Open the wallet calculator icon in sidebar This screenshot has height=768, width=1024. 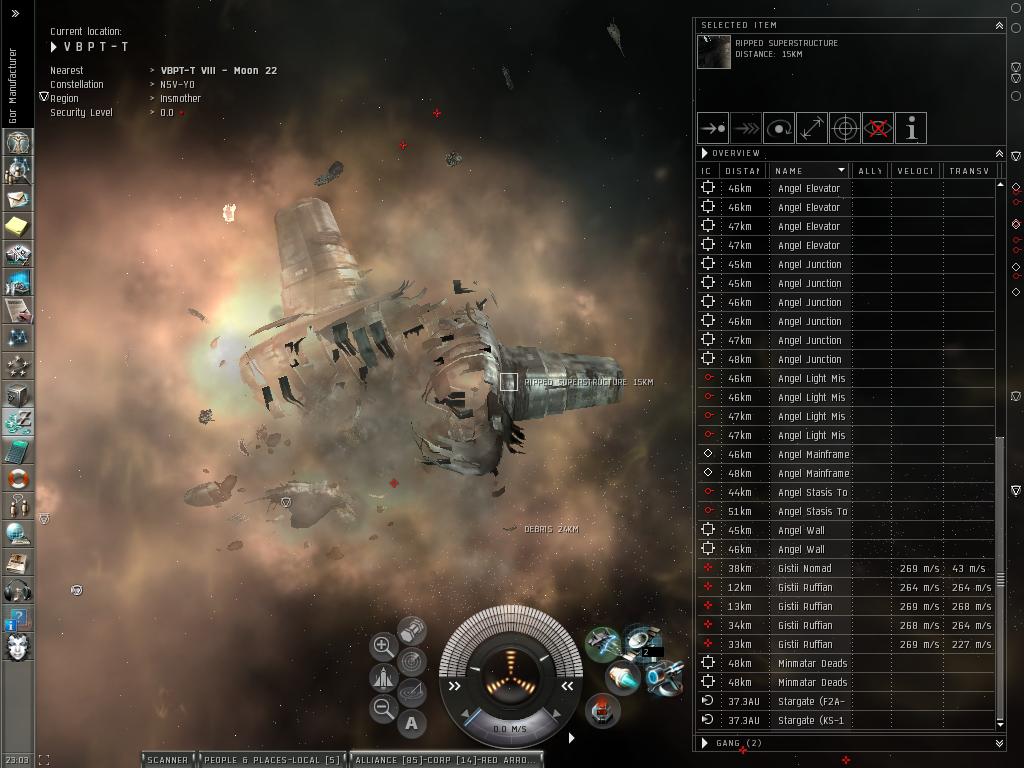coord(17,451)
